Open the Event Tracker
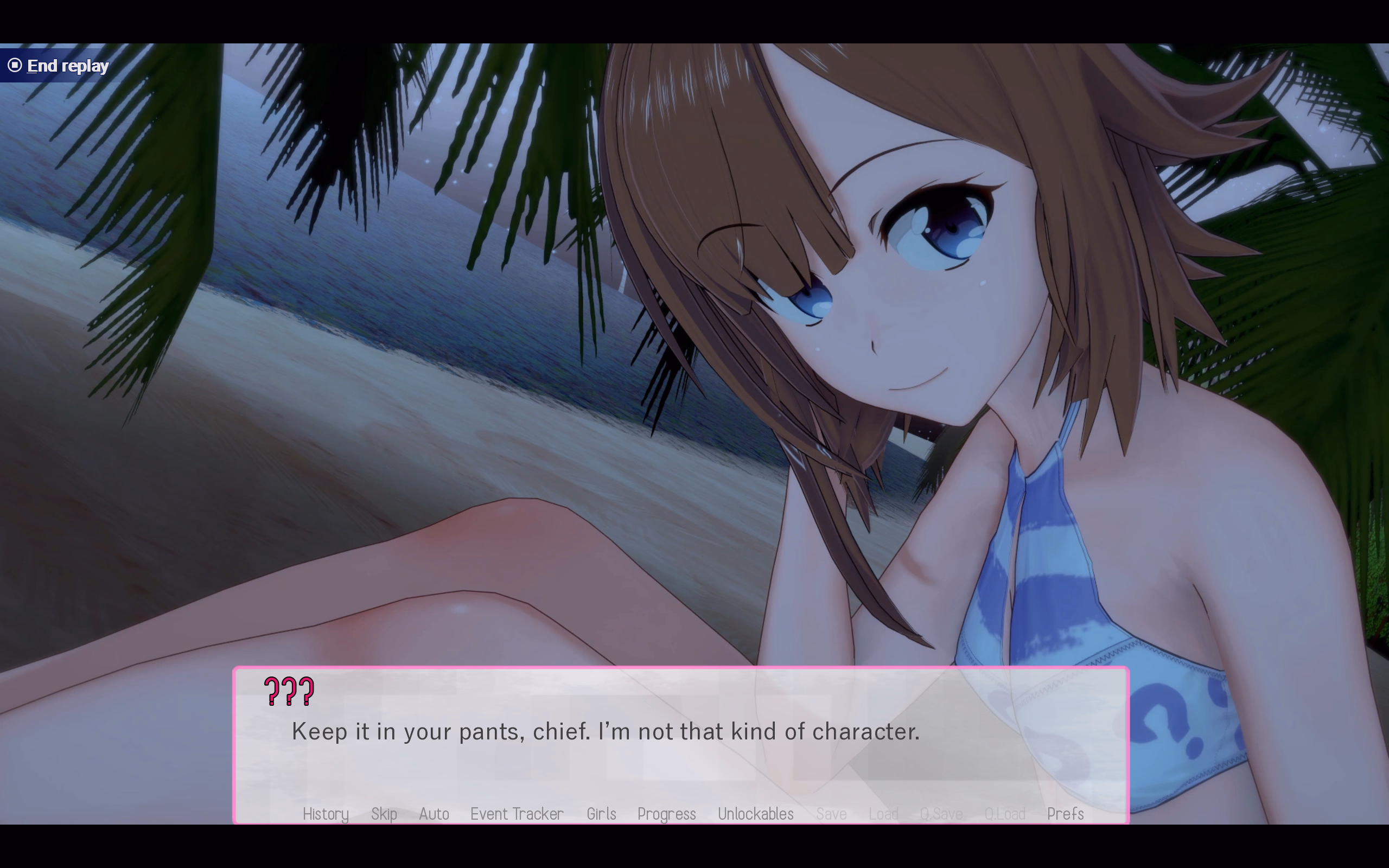Screen dimensions: 1389x868 (517, 814)
